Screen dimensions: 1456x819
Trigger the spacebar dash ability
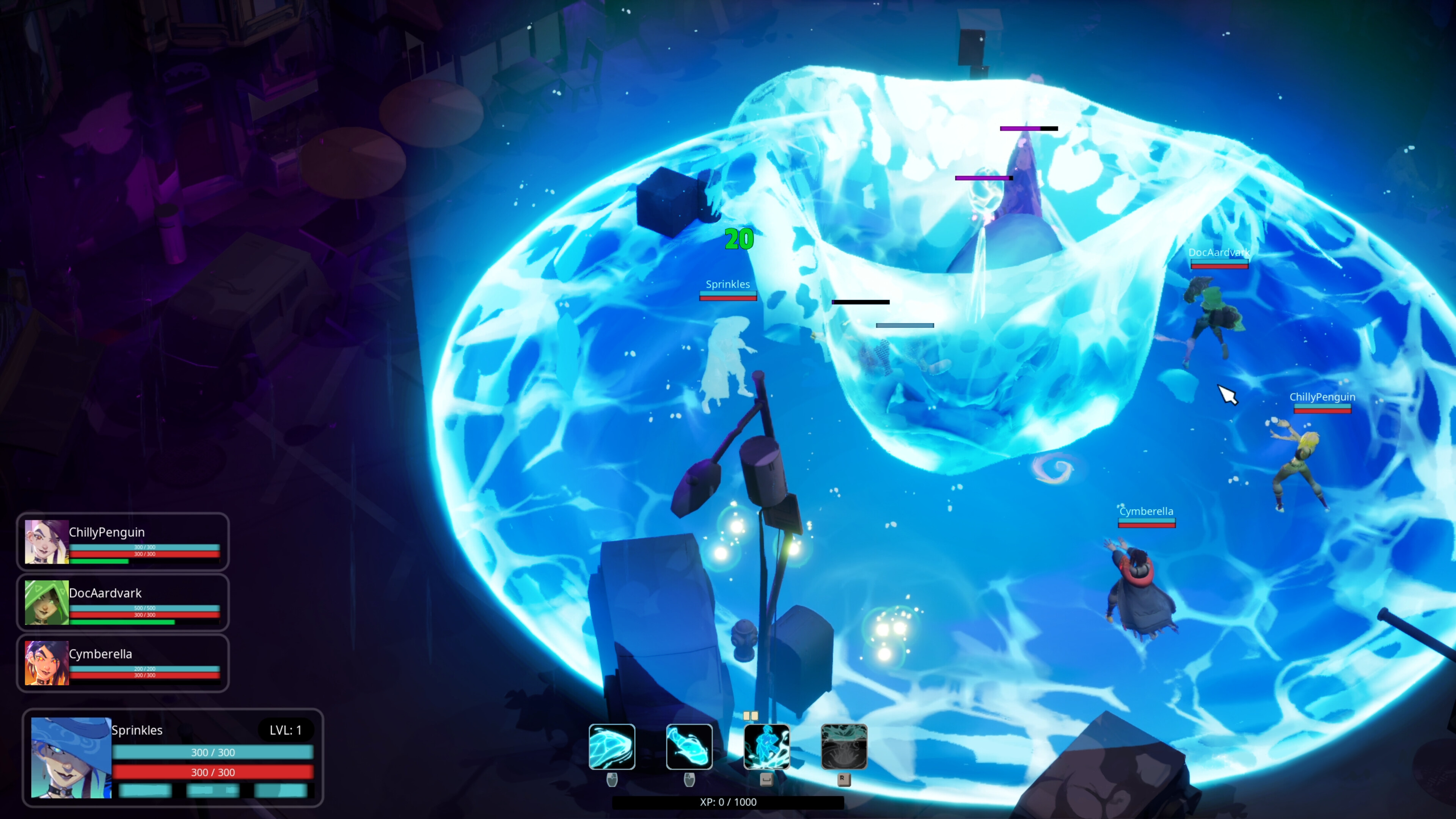point(768,747)
